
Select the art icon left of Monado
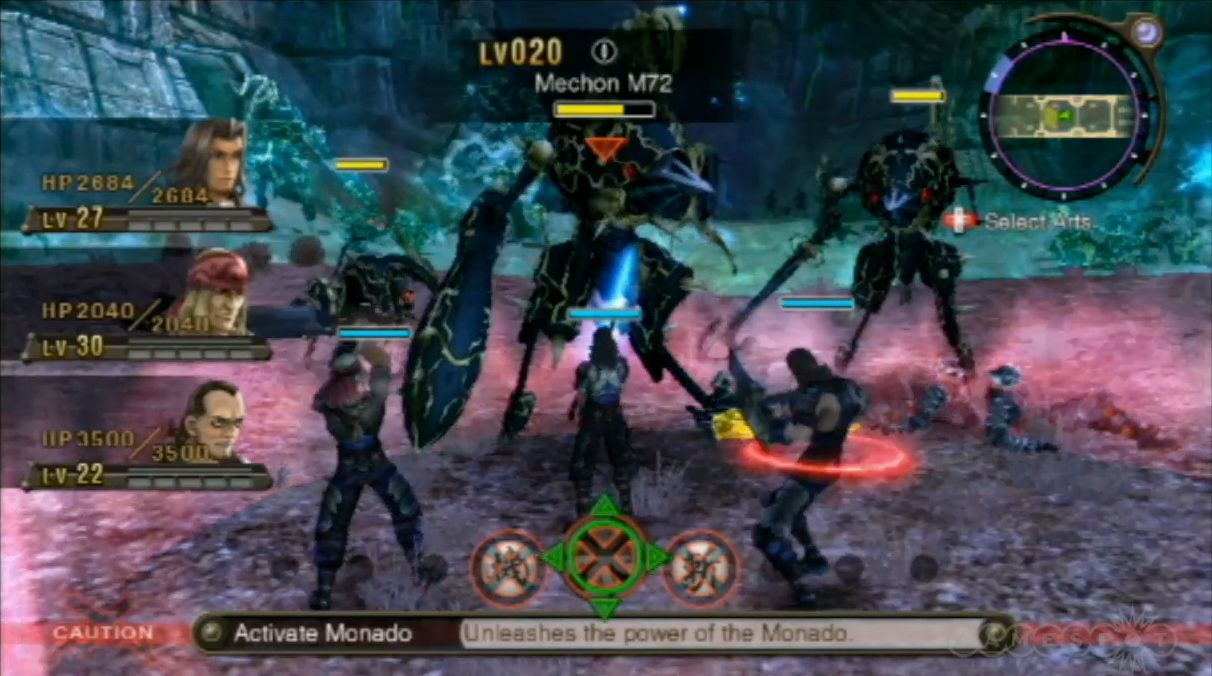coord(507,566)
